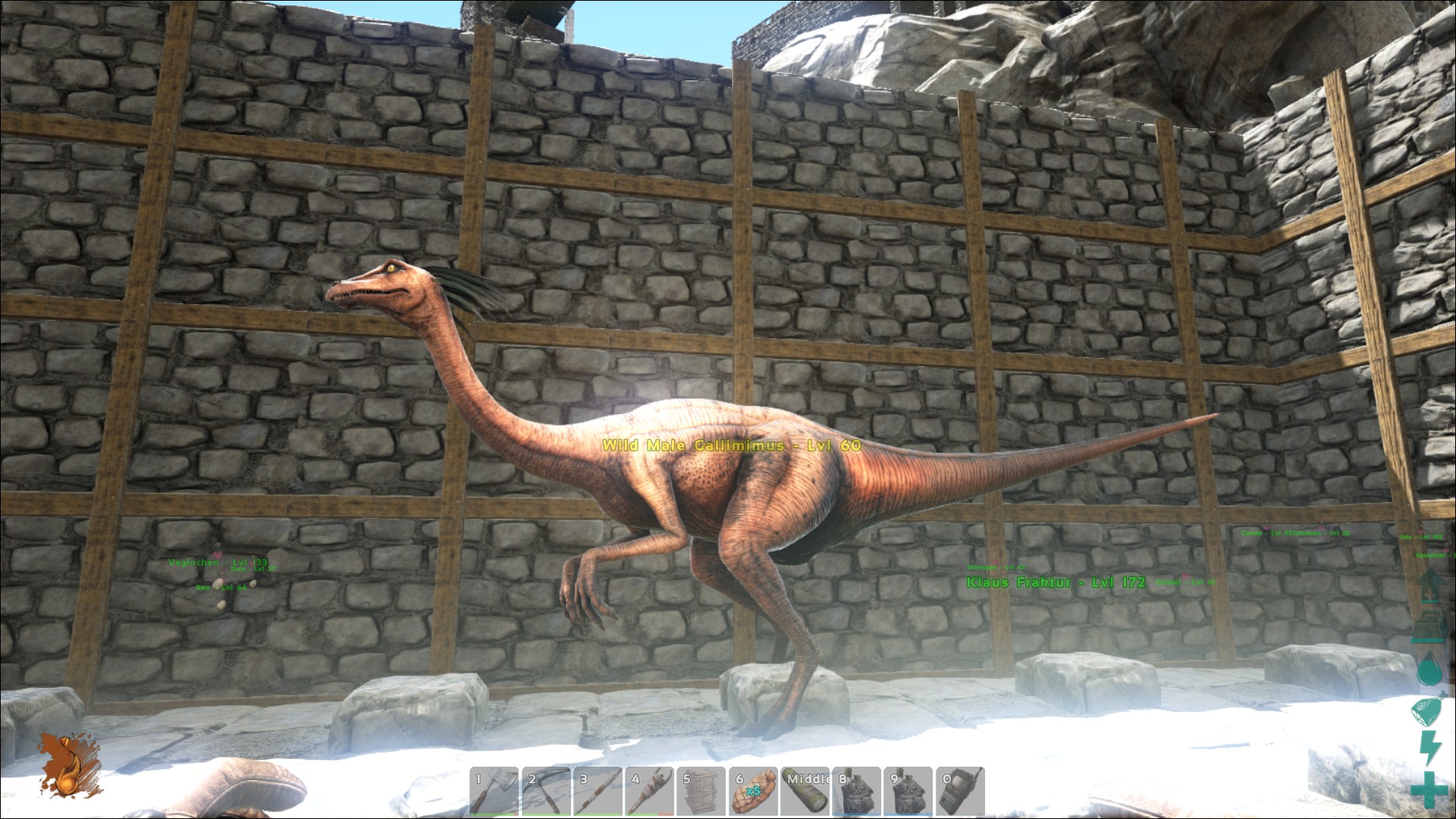1456x819 pixels.
Task: Use the cooked meat stack in slot 6
Action: (x=752, y=792)
